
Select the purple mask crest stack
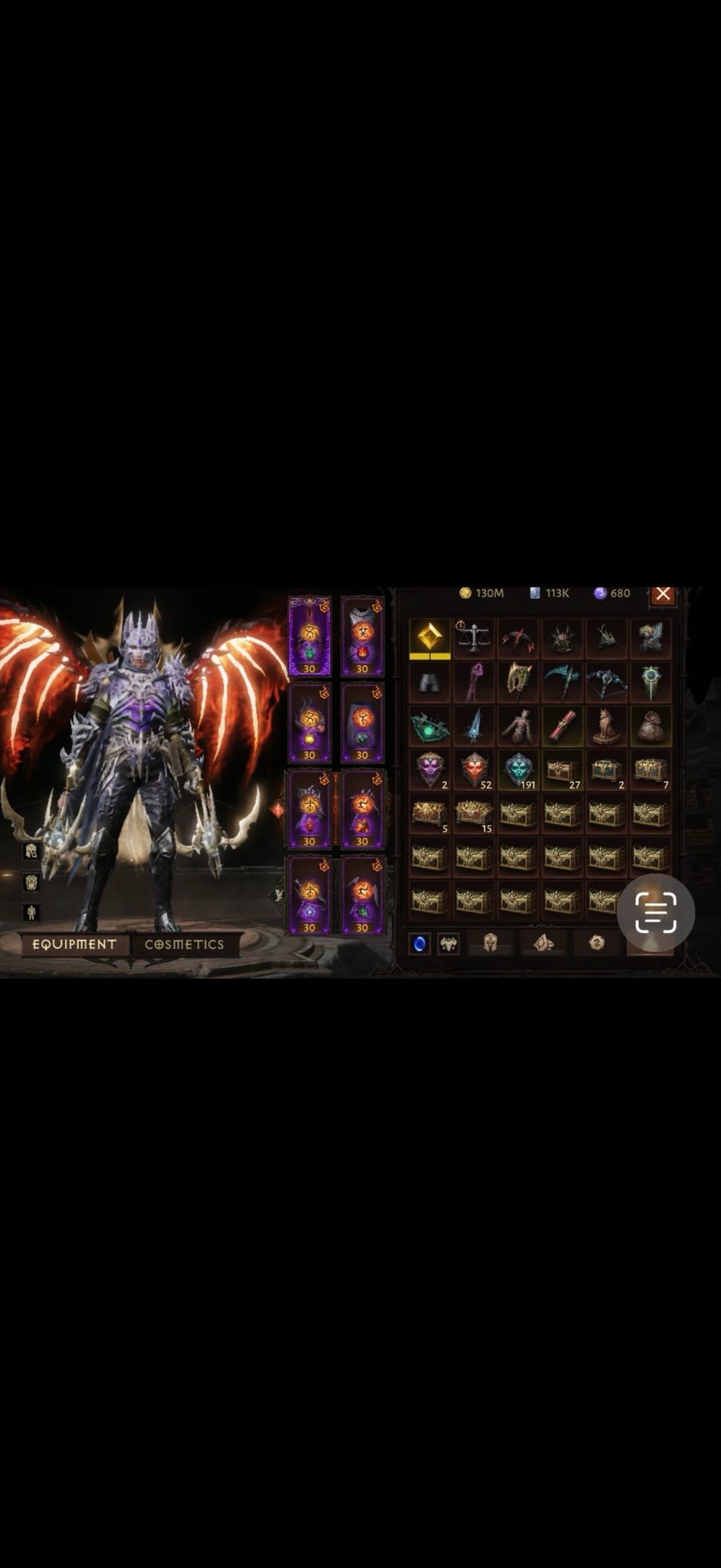pos(430,770)
